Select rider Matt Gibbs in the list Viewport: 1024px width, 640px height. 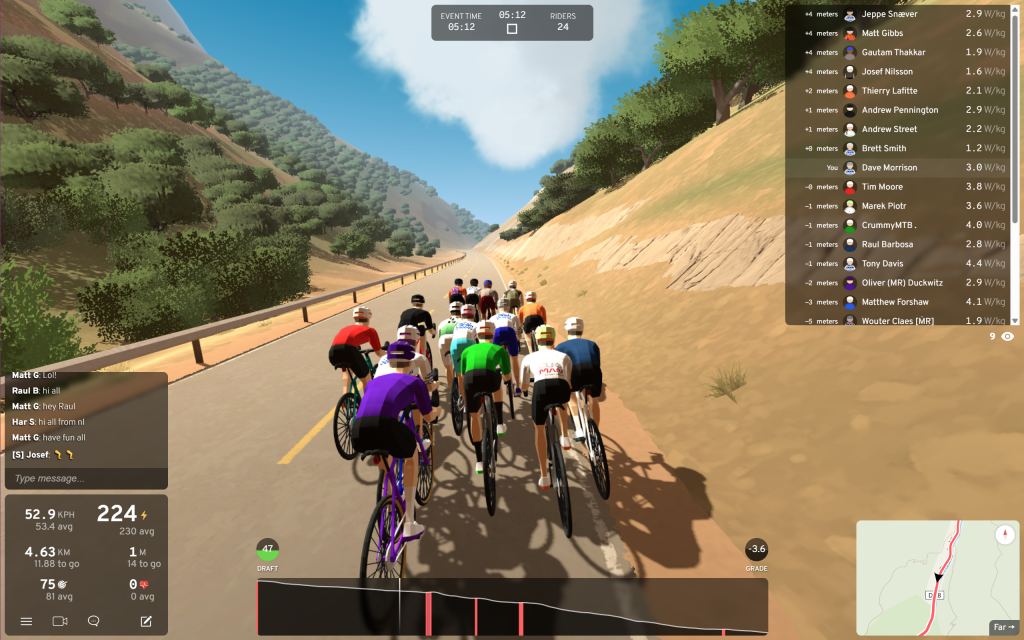883,34
